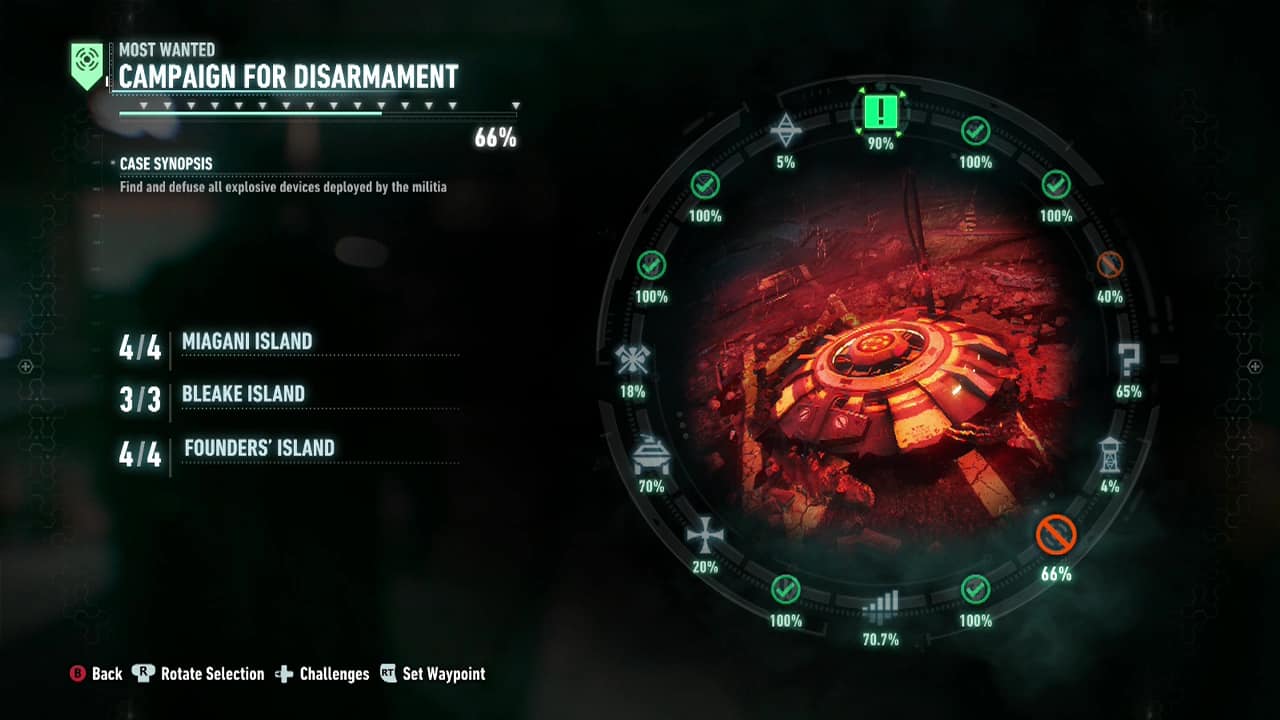This screenshot has height=720, width=1280.
Task: Open the crossed axes mission at 18%
Action: [x=632, y=359]
